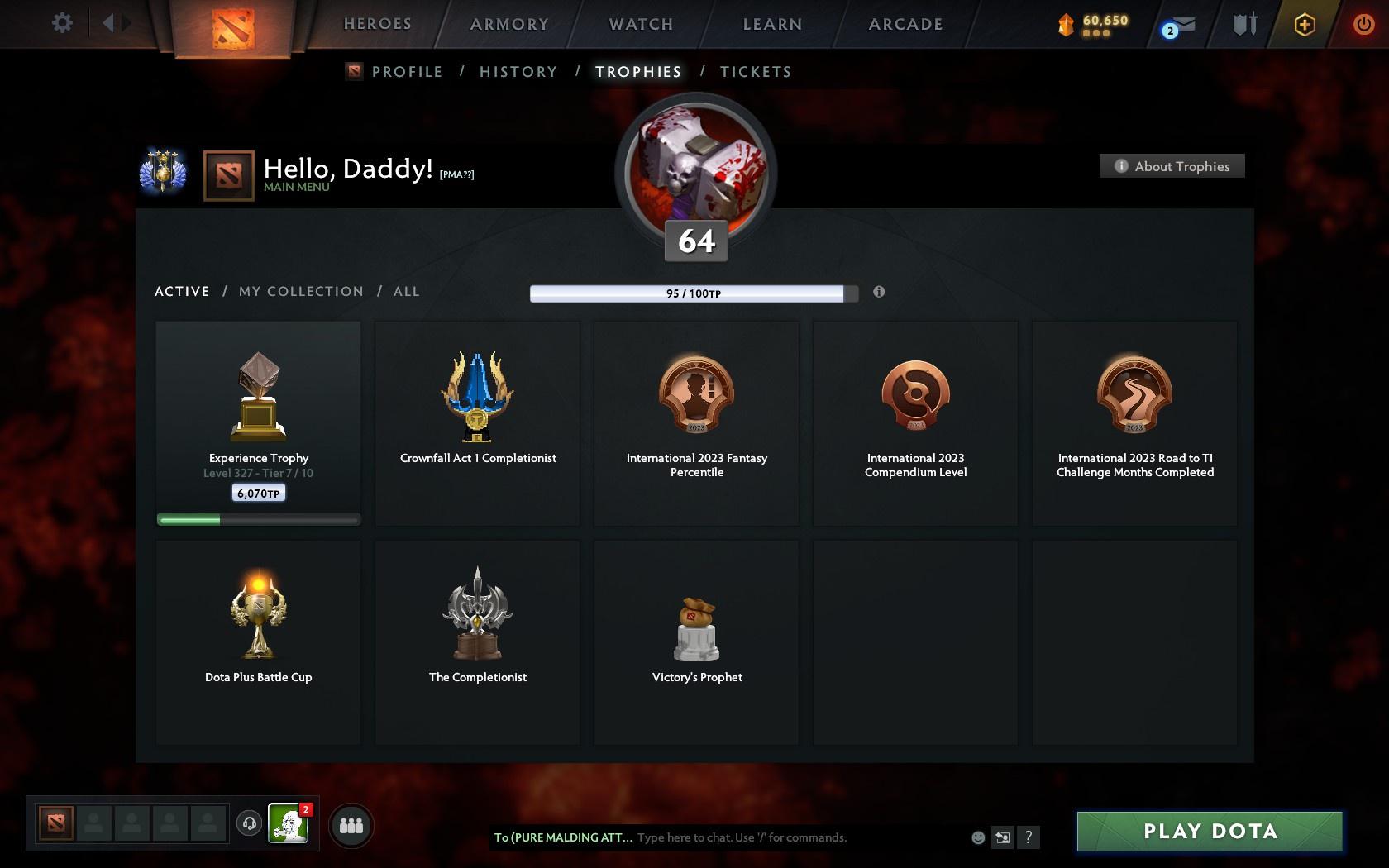Click the info icon beside the TP progress bar
The width and height of the screenshot is (1389, 868).
coord(879,292)
